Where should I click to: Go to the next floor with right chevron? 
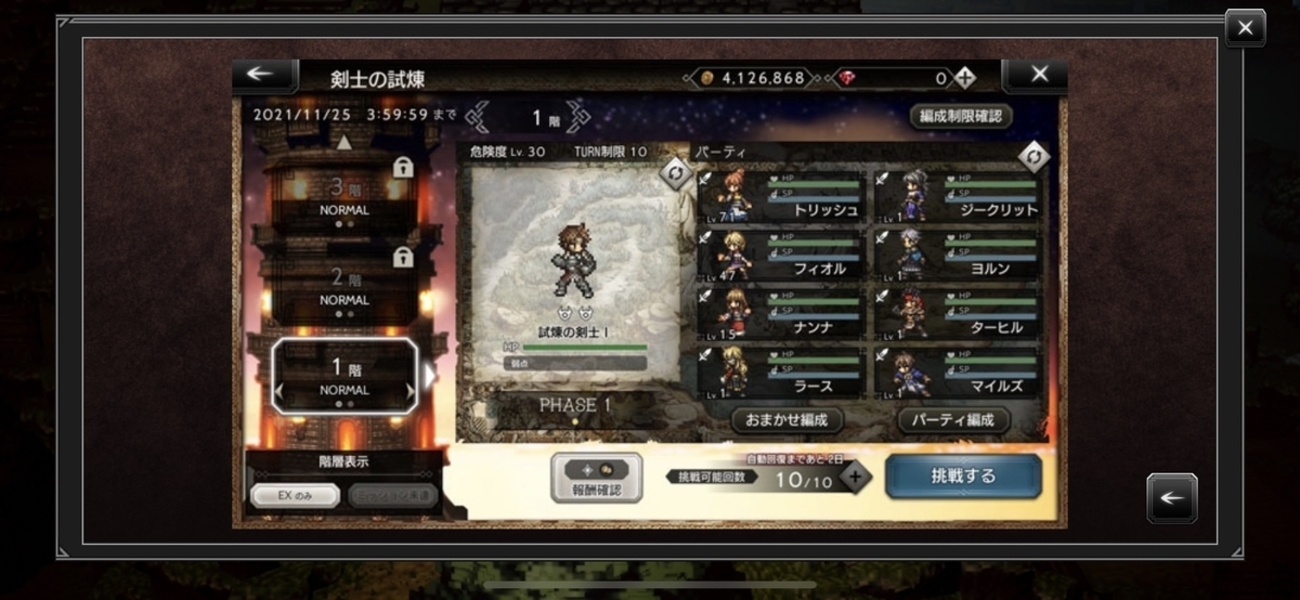coord(578,117)
